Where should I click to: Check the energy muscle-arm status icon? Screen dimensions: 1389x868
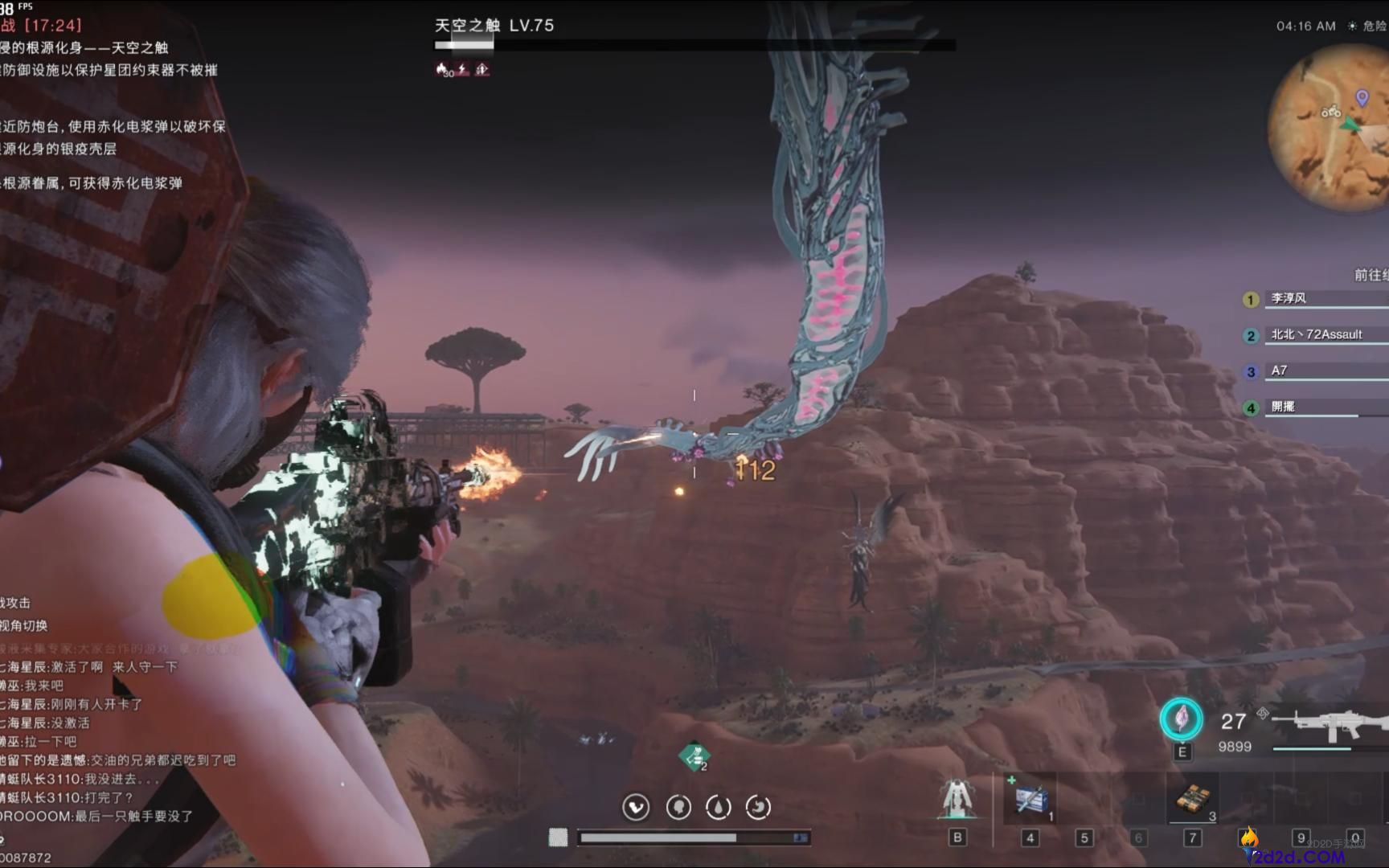point(636,807)
